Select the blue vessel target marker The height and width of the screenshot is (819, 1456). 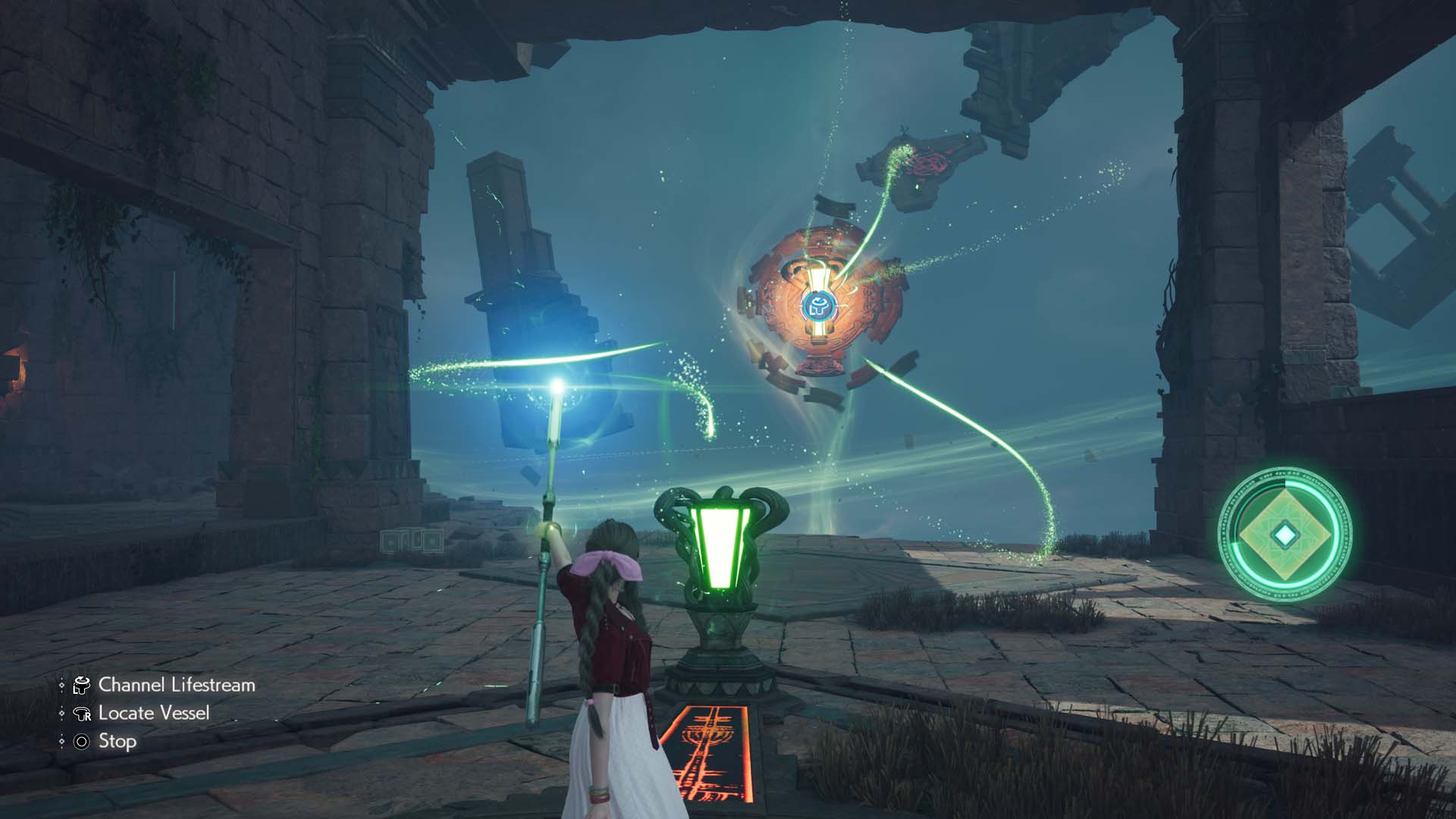[x=818, y=307]
